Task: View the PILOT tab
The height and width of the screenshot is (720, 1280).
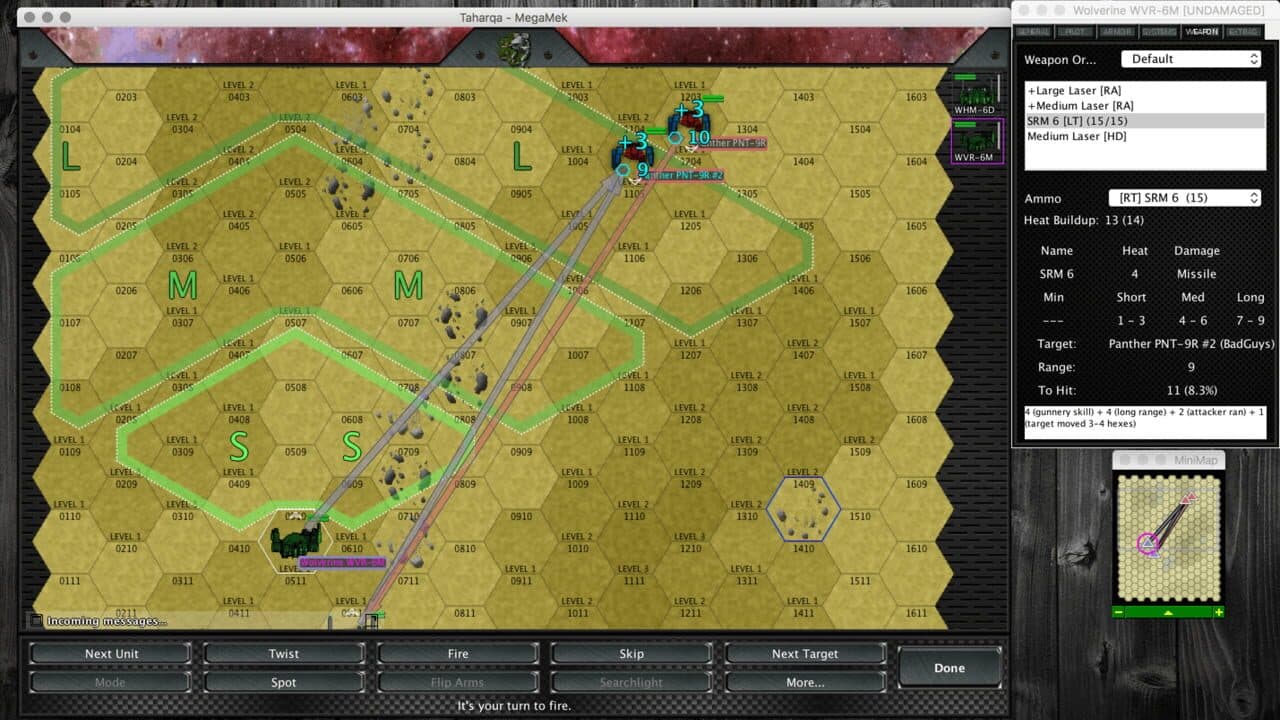Action: click(1077, 31)
